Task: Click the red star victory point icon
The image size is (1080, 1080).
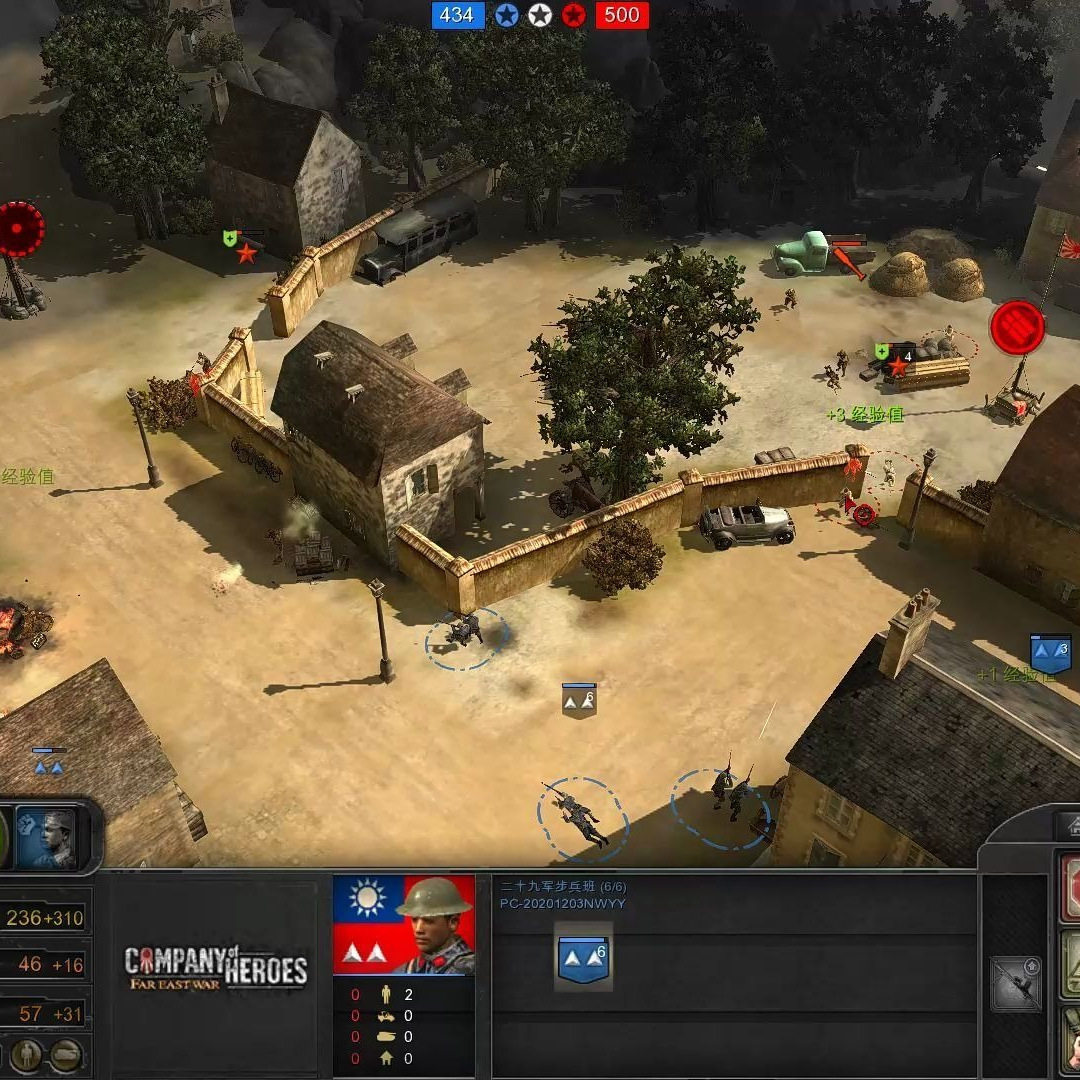Action: [x=573, y=15]
